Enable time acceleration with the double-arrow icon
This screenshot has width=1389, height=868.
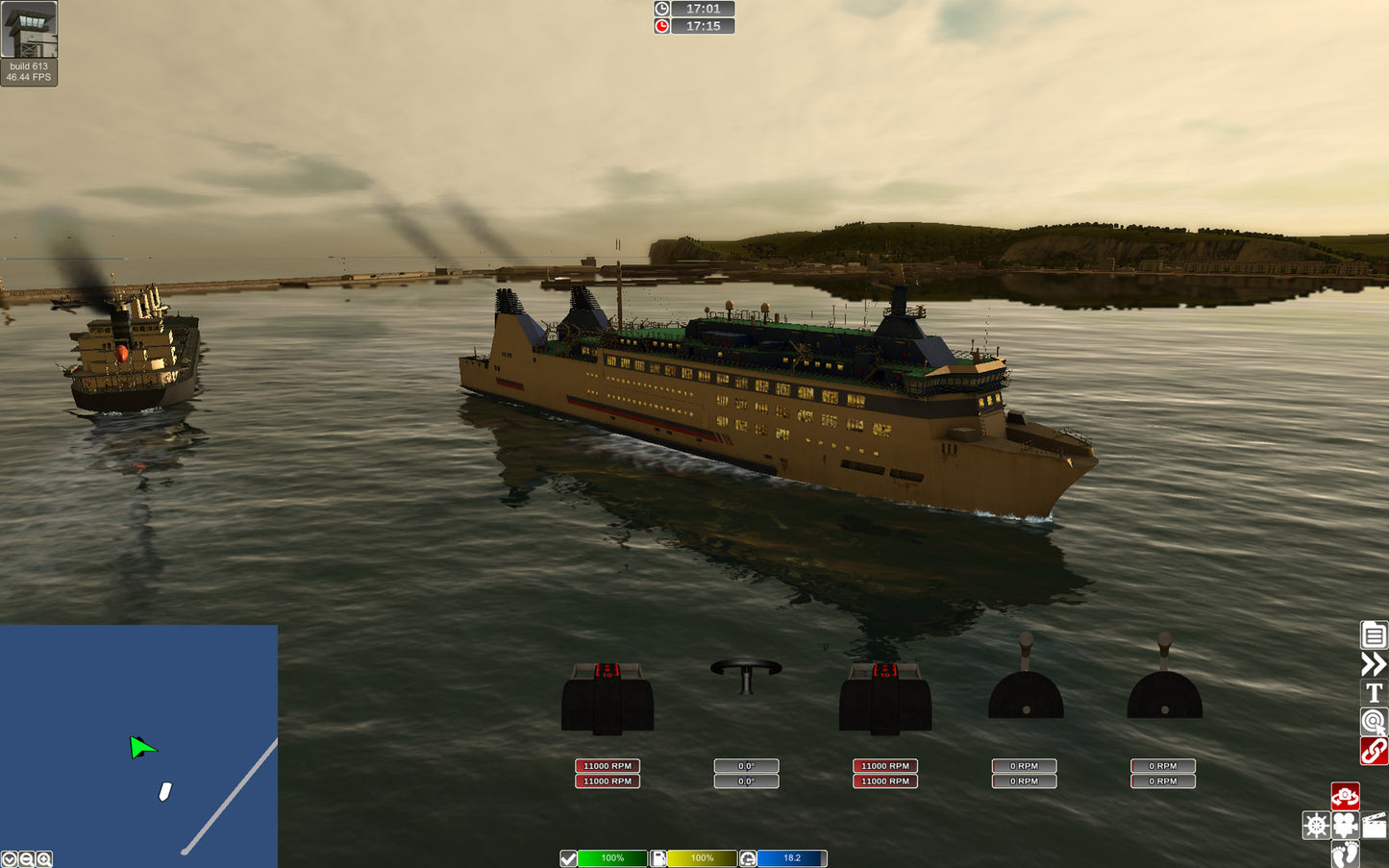(x=1373, y=664)
